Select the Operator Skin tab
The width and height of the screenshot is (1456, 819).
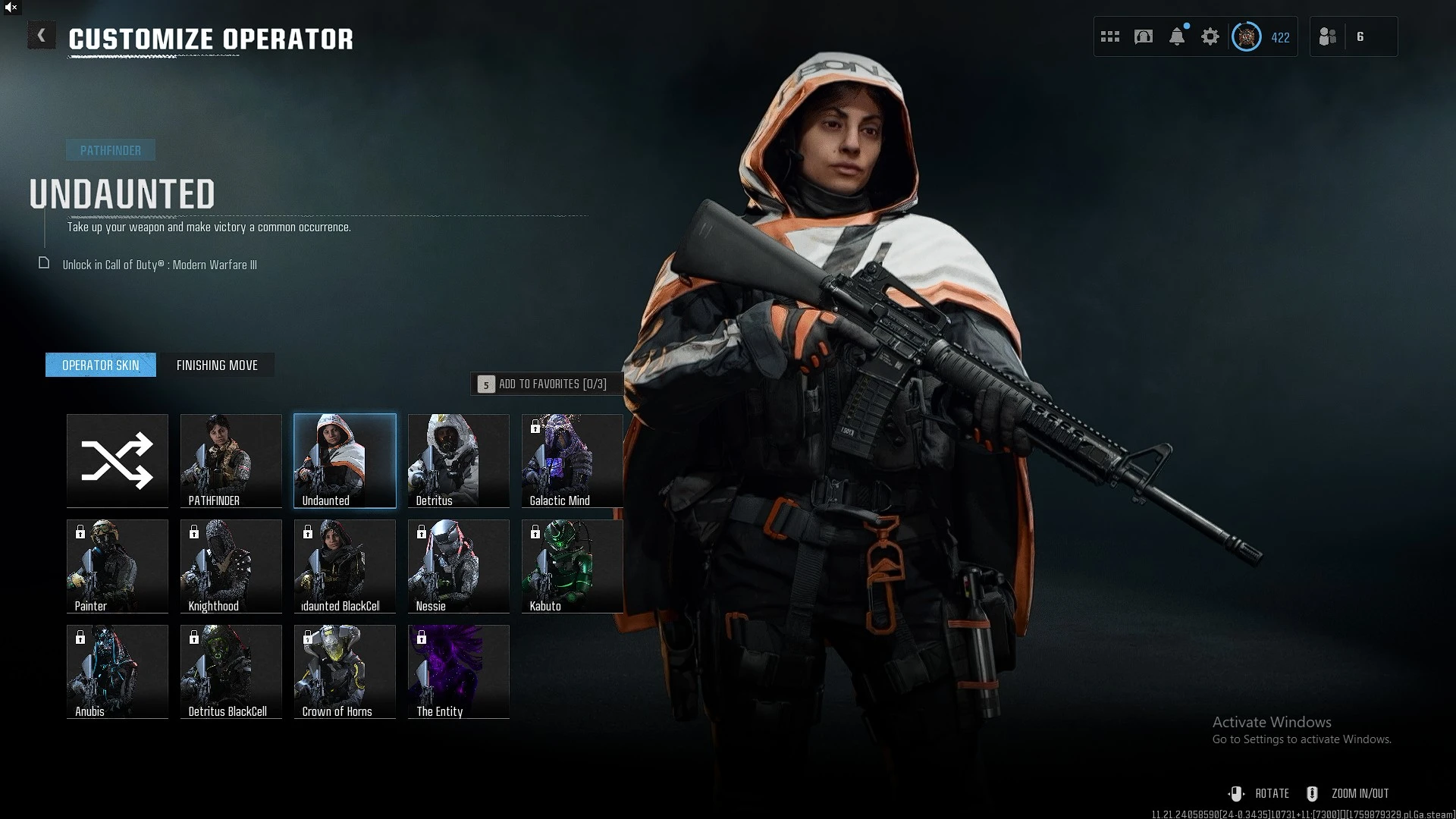click(101, 365)
